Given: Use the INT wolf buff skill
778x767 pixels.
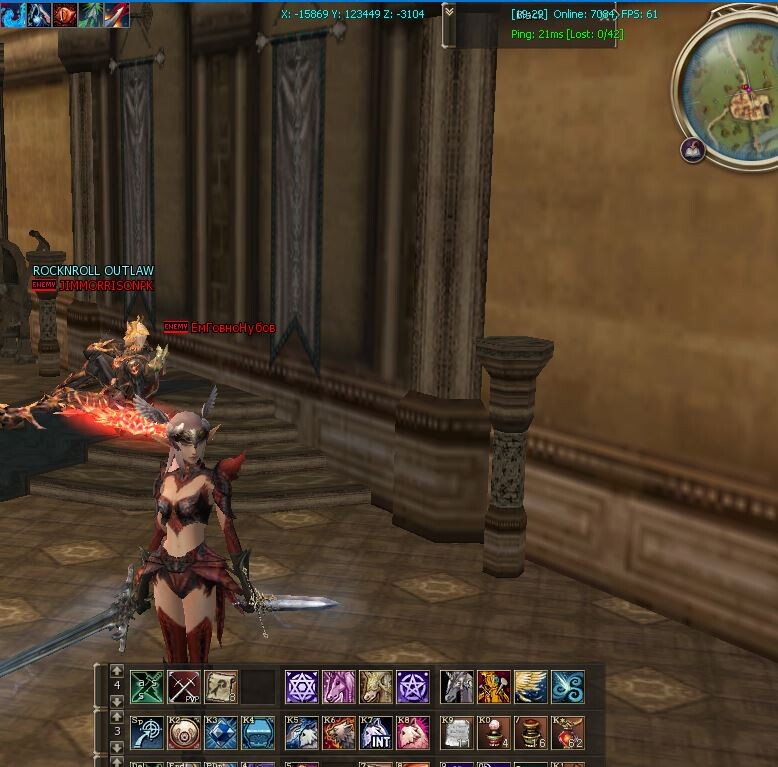Looking at the screenshot, I should click(x=376, y=733).
